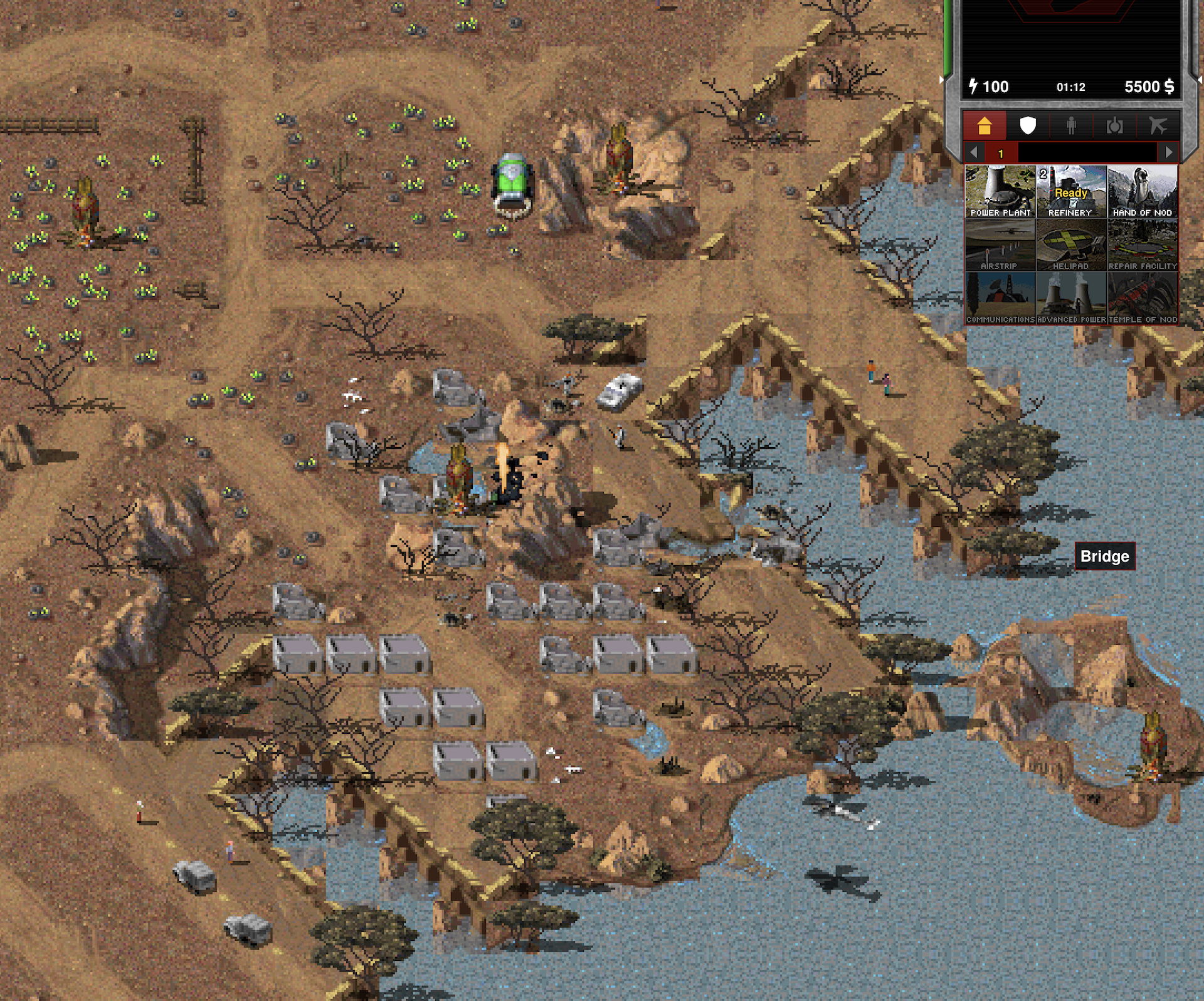1204x1001 pixels.
Task: Select the Repair Facility icon
Action: click(x=1142, y=245)
